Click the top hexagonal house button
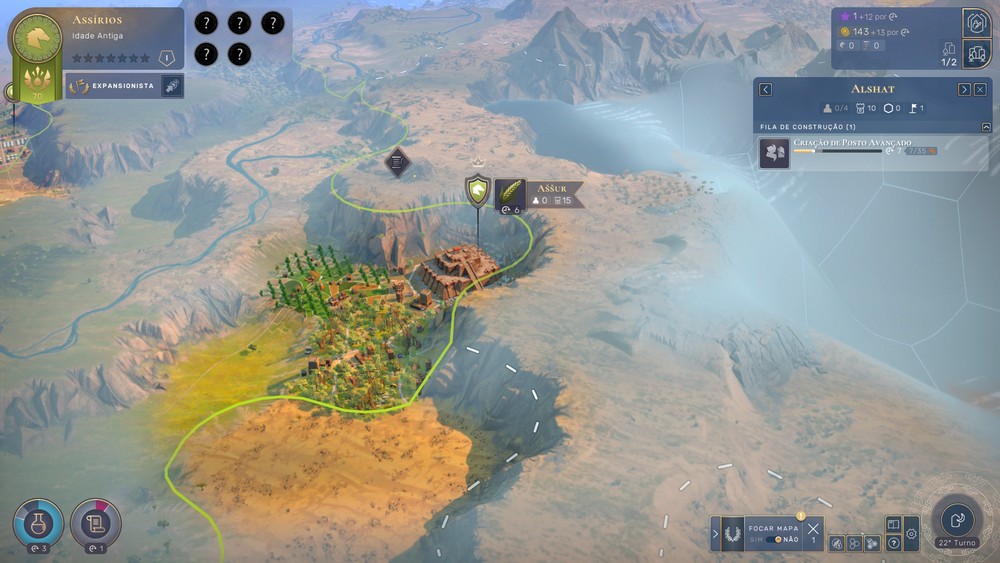Screen dimensions: 1000x563 976,22
